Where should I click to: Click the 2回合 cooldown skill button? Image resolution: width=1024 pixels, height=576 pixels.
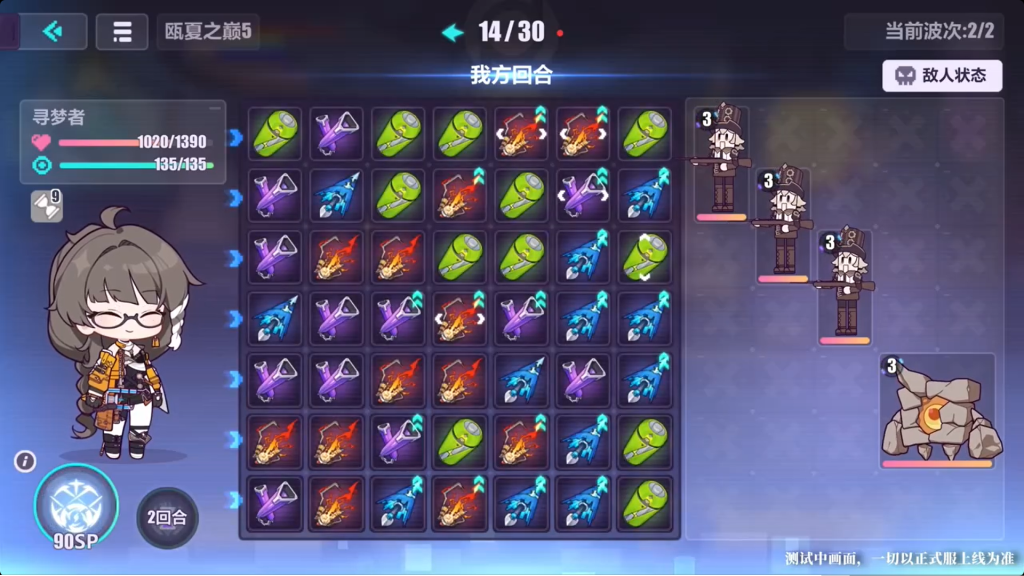pyautogui.click(x=167, y=518)
